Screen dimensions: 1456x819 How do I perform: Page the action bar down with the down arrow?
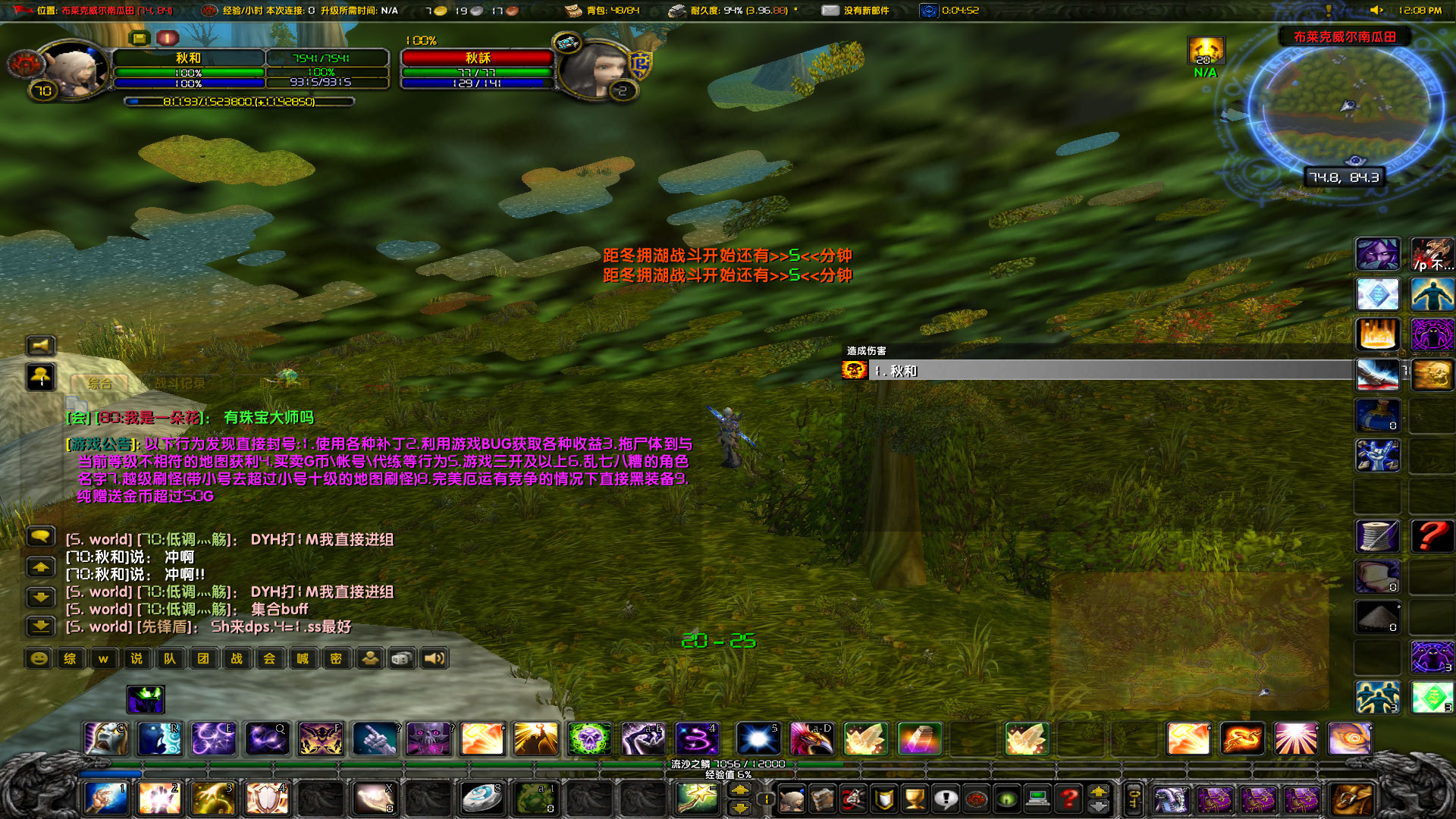click(x=740, y=808)
